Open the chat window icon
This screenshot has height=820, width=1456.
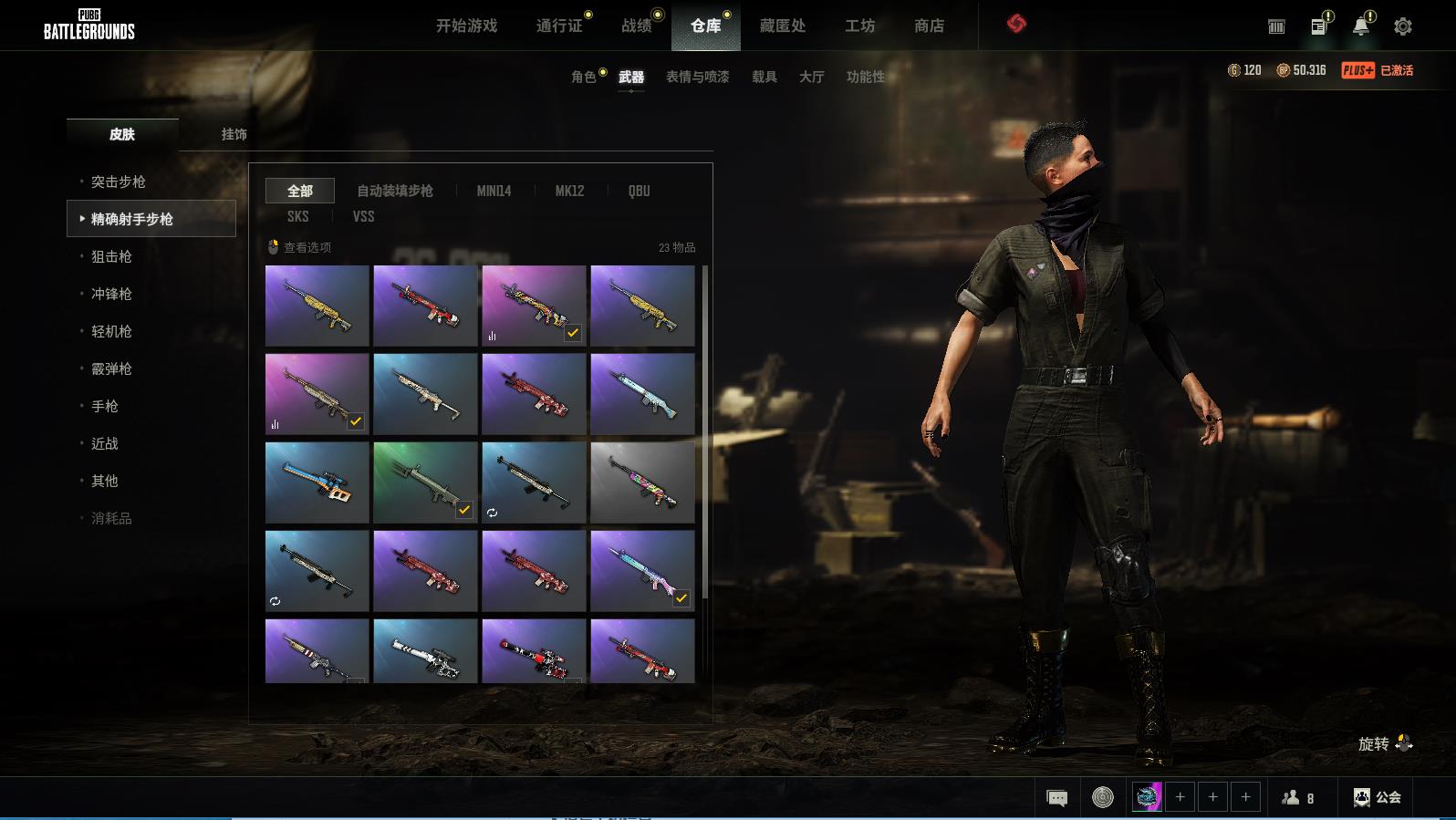pos(1056,798)
